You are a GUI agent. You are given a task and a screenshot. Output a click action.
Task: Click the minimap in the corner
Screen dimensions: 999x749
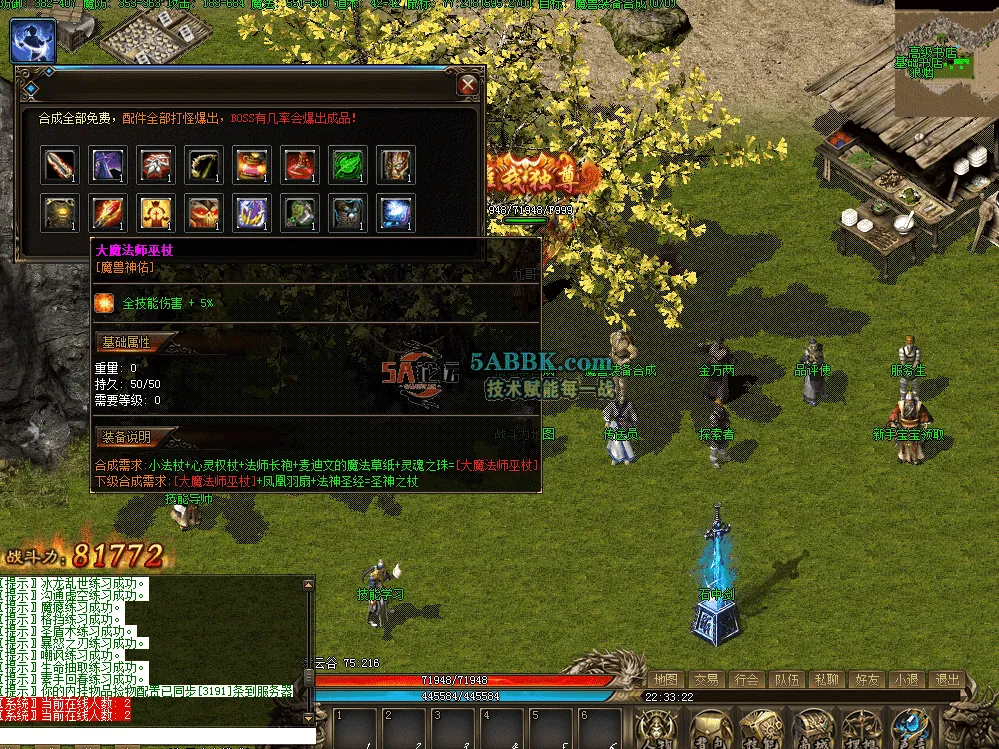pos(945,55)
